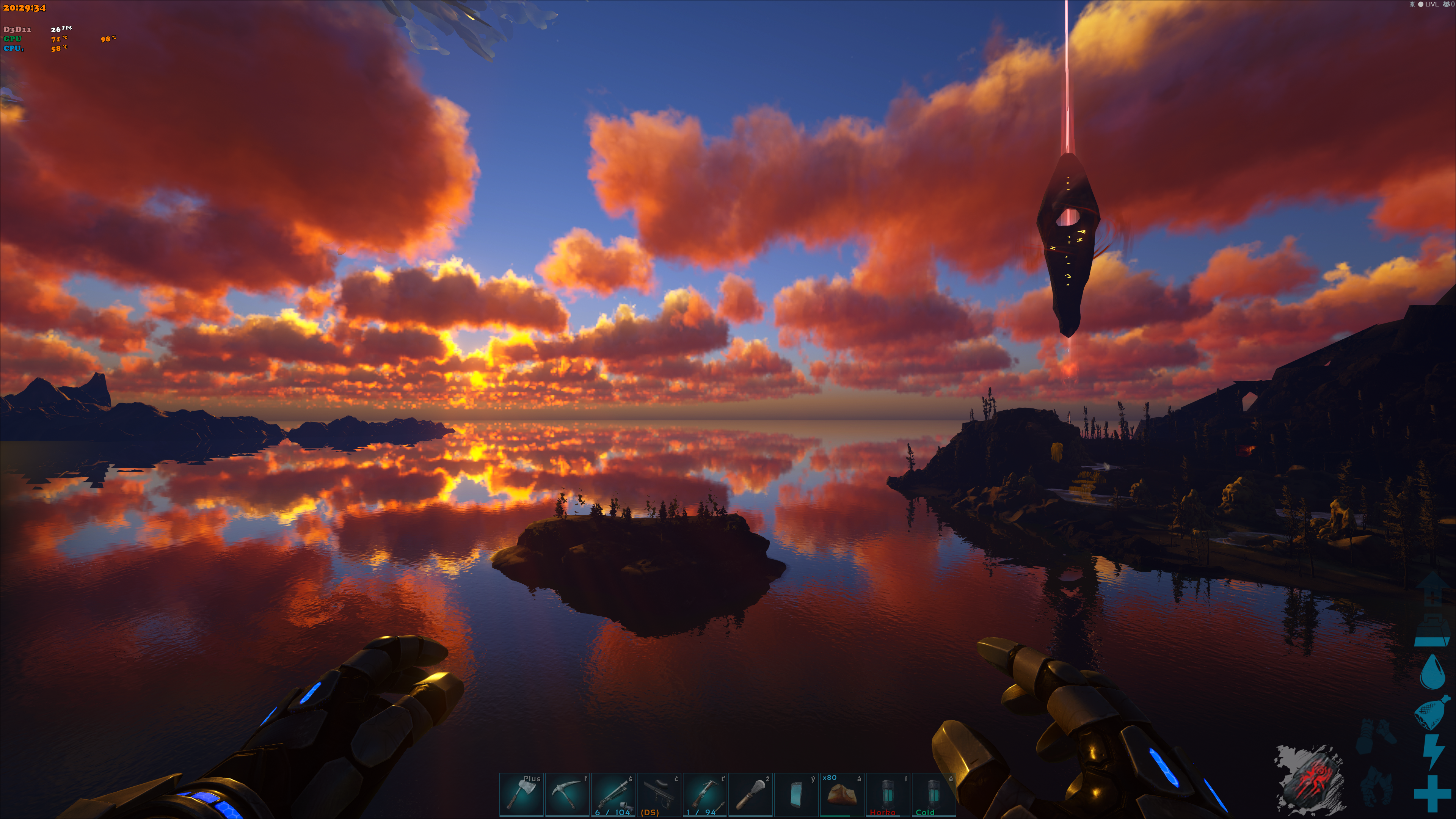Pick the wooden-handled blade tool slot

point(751,794)
